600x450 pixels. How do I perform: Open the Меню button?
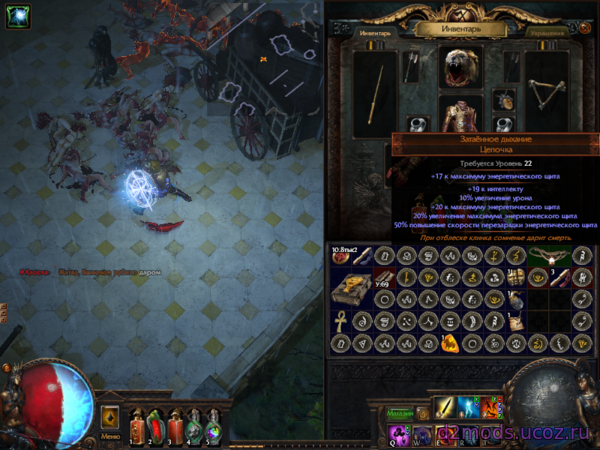(x=111, y=437)
